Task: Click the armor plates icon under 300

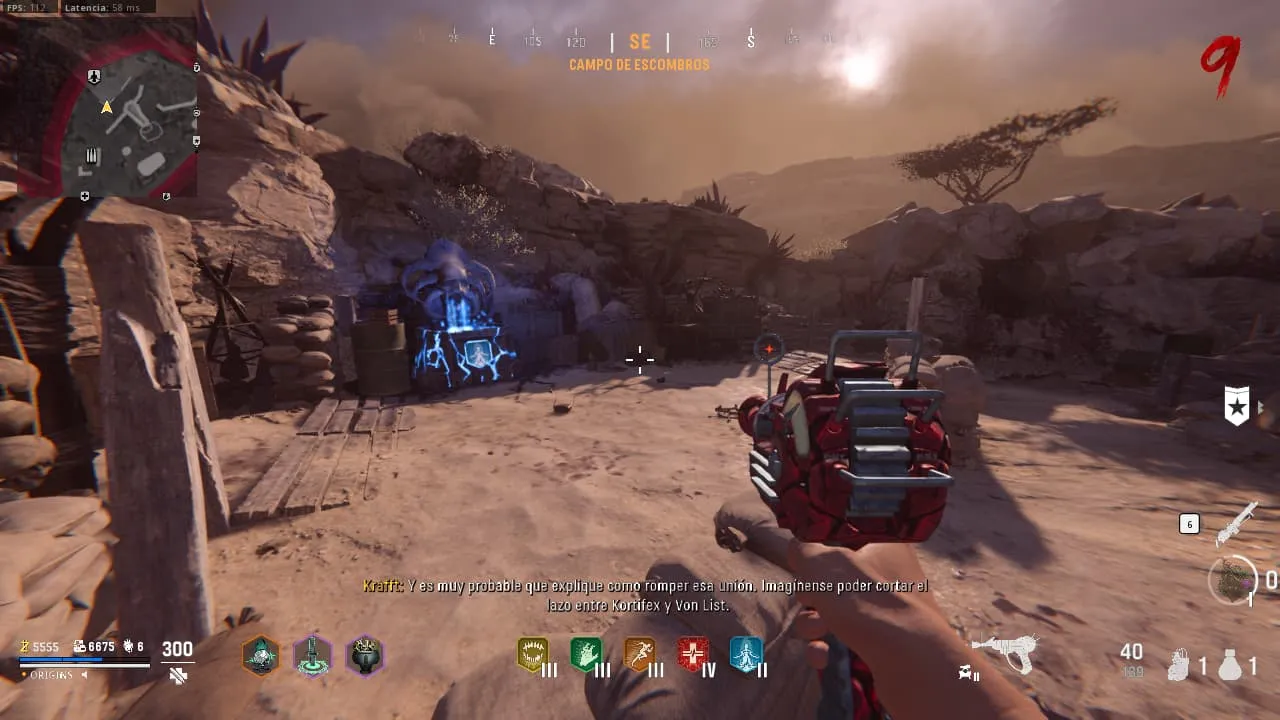Action: coord(178,676)
